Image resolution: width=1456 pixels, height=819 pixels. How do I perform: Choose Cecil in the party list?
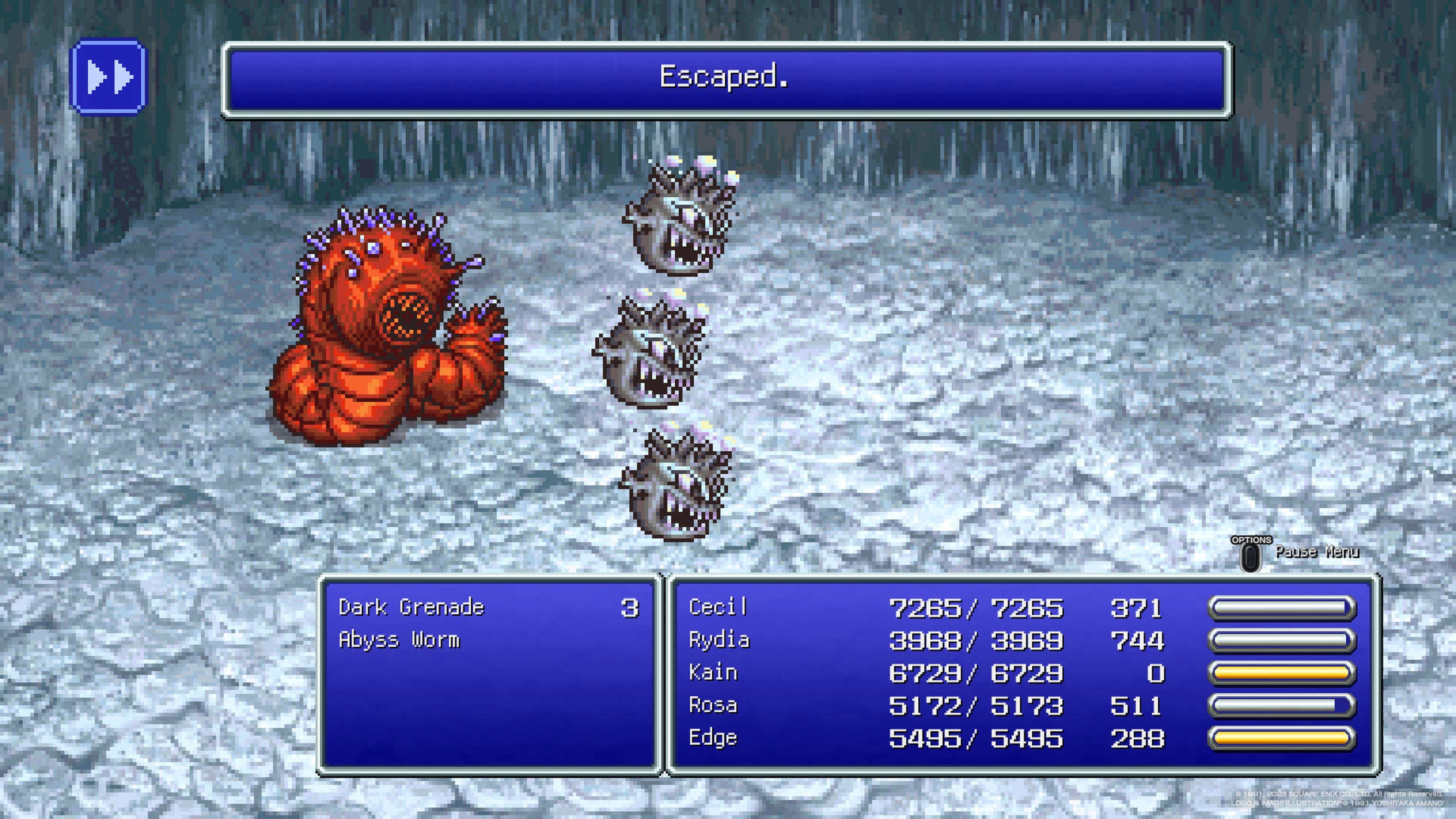click(x=718, y=607)
